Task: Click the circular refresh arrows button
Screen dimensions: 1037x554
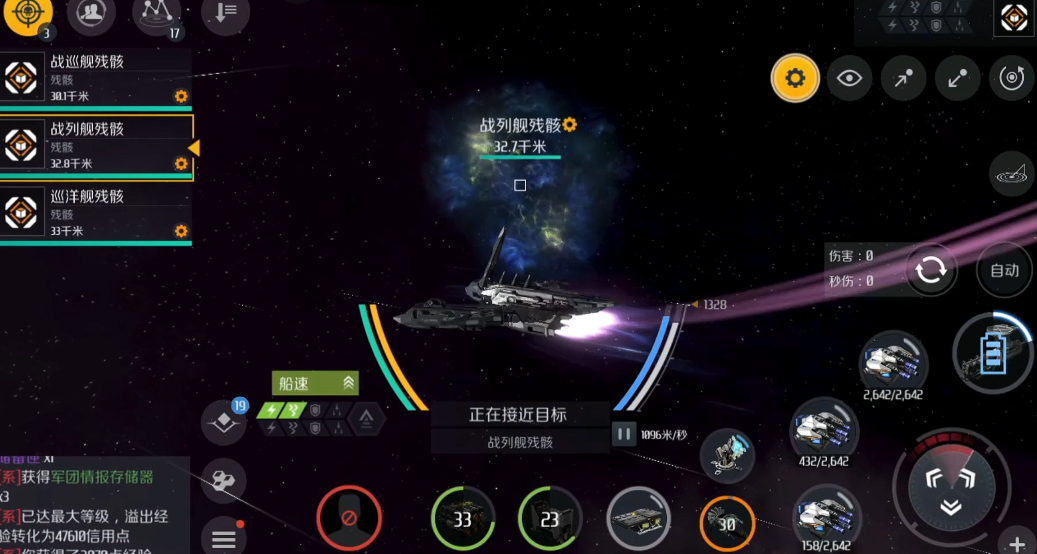Action: (x=931, y=270)
